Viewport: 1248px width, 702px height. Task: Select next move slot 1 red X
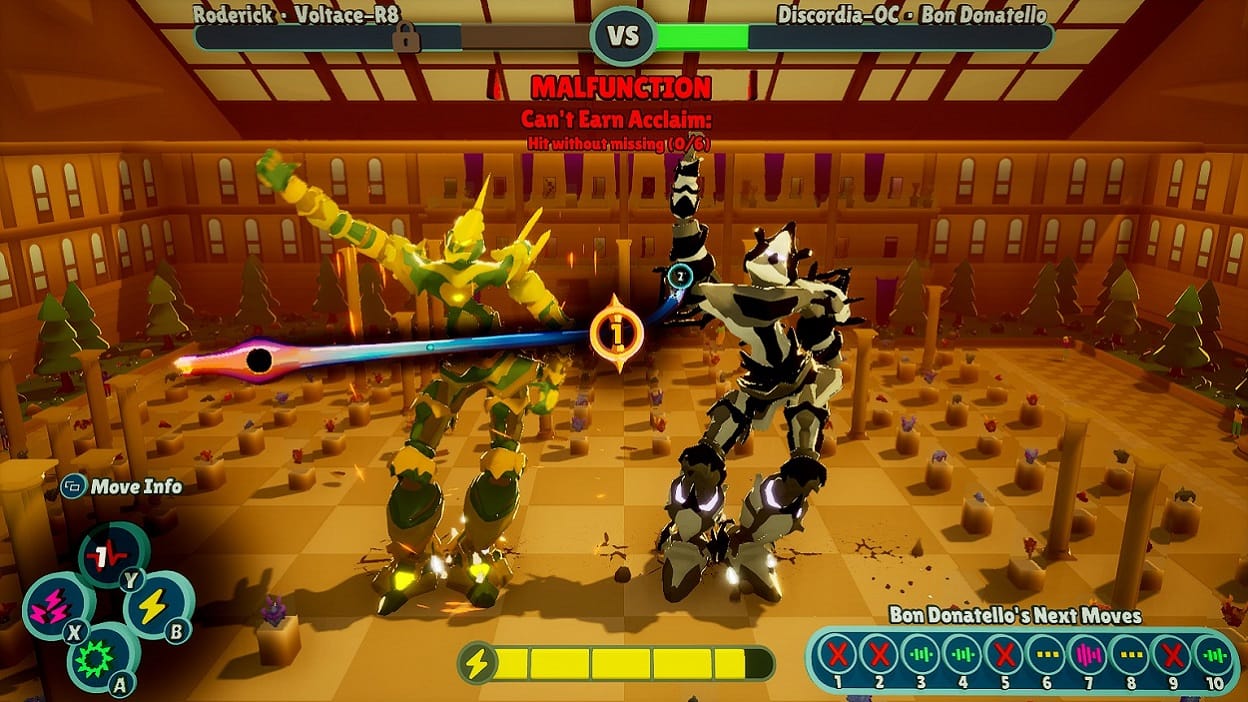tap(837, 655)
